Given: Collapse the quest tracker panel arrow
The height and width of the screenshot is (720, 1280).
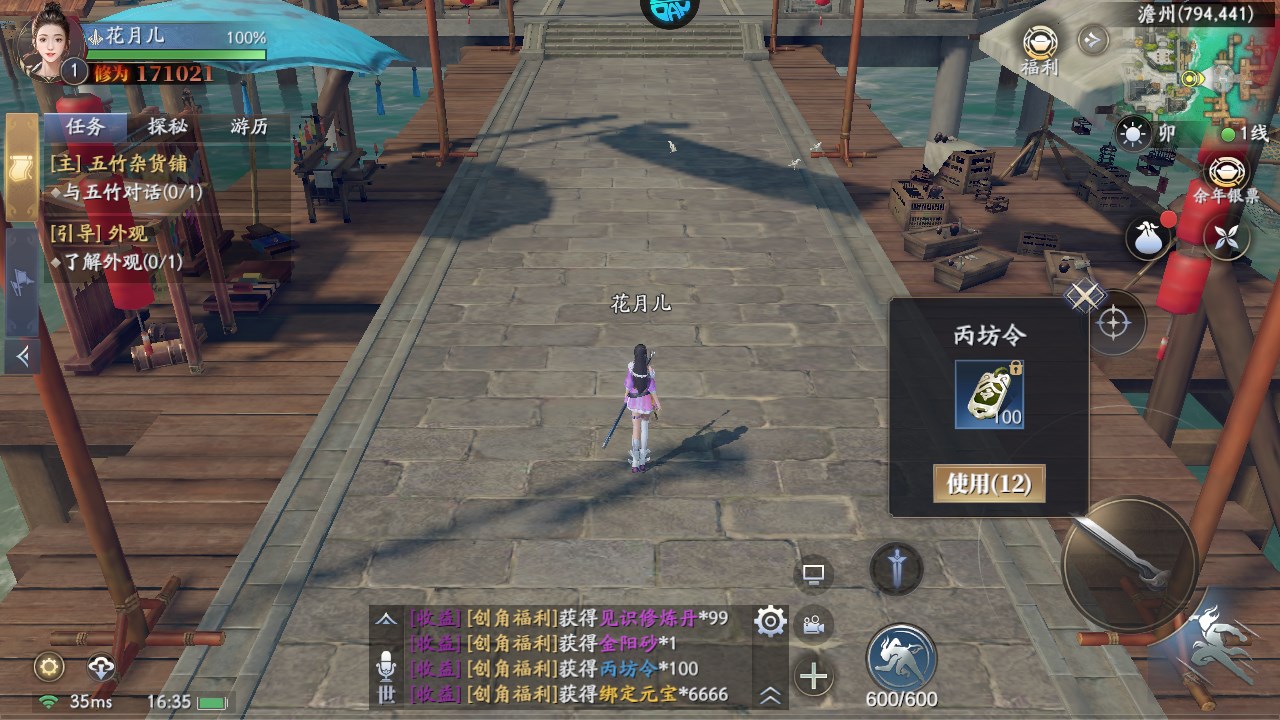Looking at the screenshot, I should pos(22,354).
